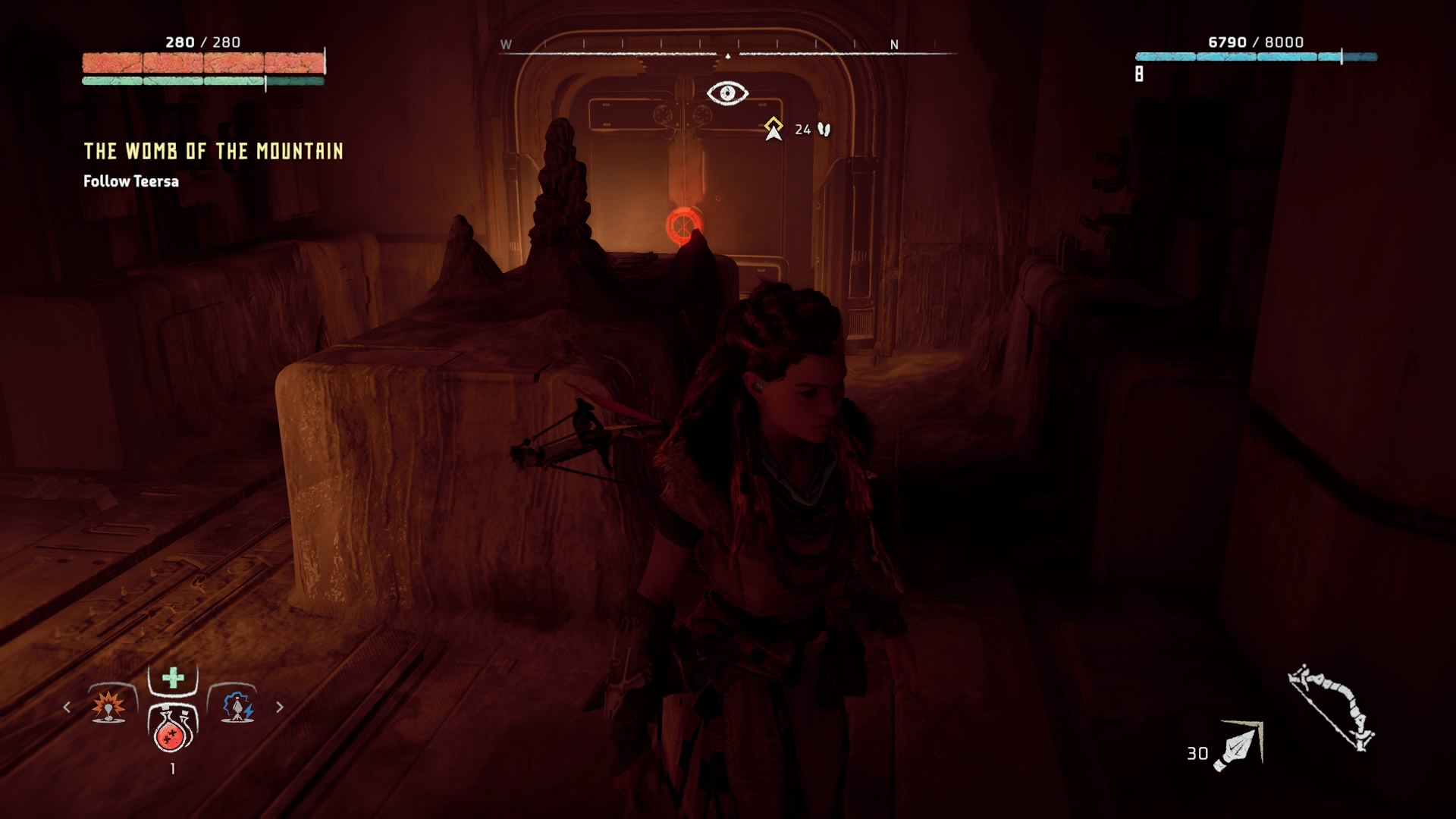Screen dimensions: 1456x819
Task: Select the health potion in the quick slot
Action: point(172,730)
